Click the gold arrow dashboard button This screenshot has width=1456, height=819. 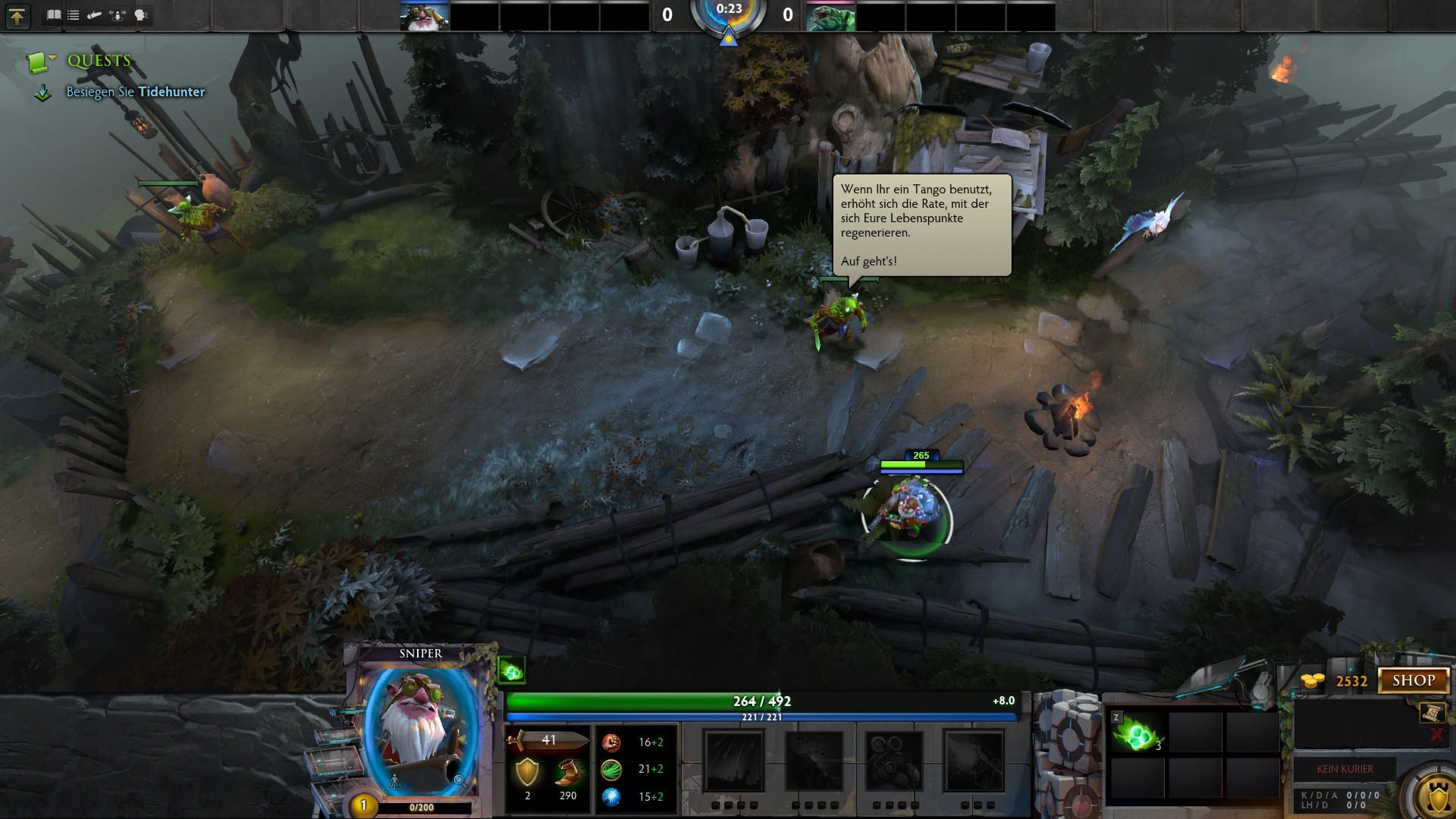click(17, 16)
